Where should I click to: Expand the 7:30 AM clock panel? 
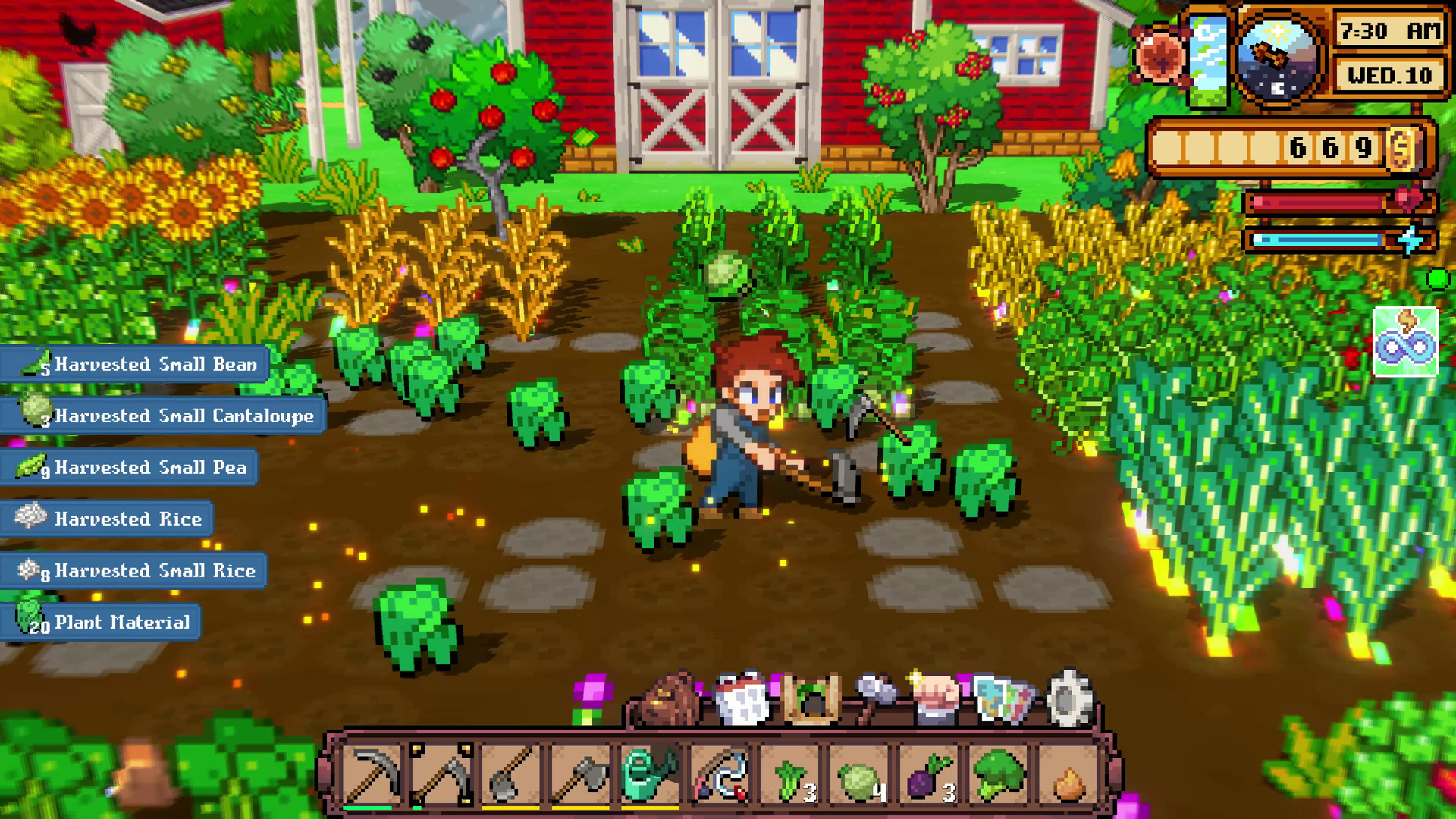1389,32
